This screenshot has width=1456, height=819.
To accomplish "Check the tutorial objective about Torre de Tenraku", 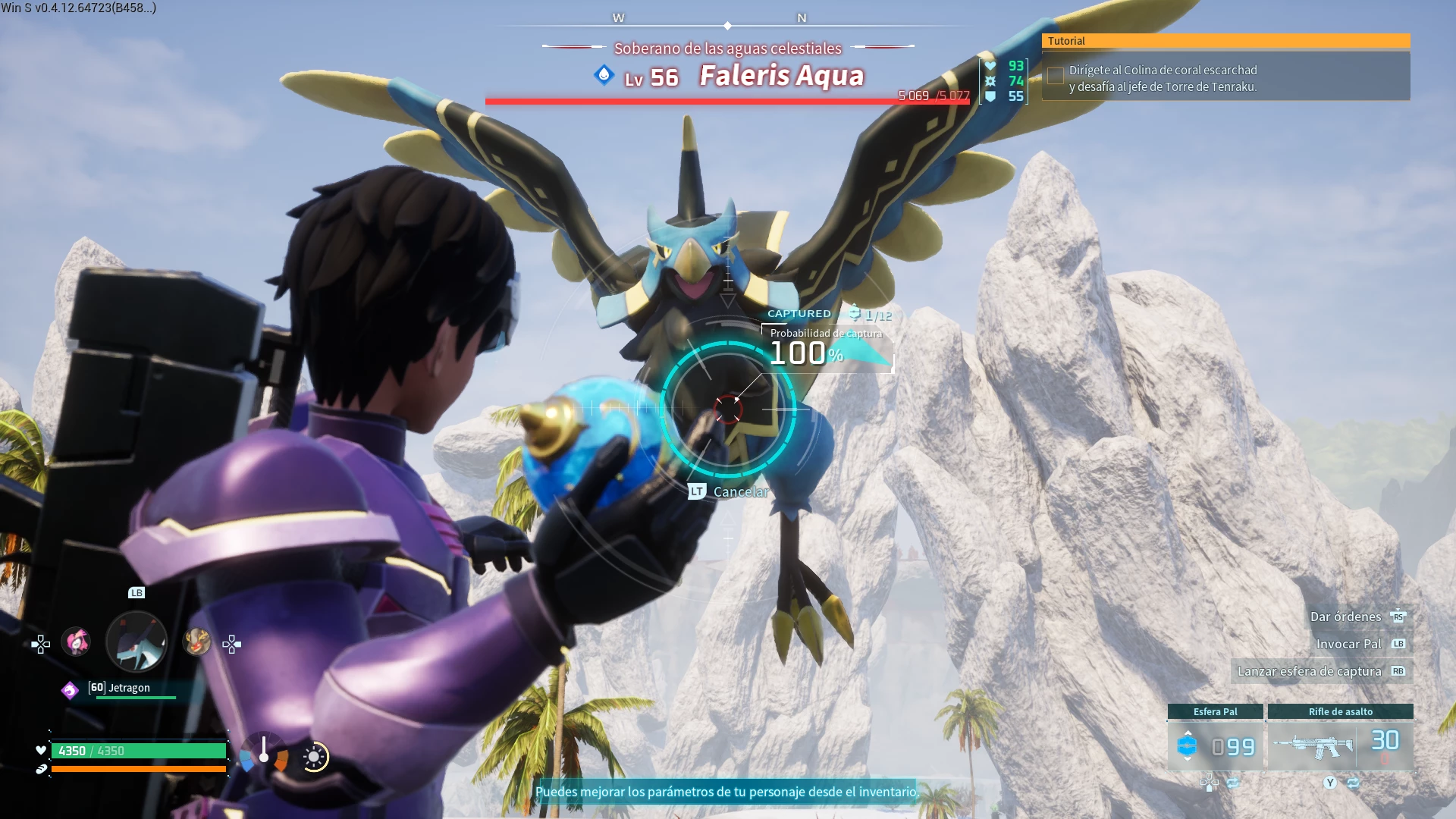I will pyautogui.click(x=1055, y=76).
